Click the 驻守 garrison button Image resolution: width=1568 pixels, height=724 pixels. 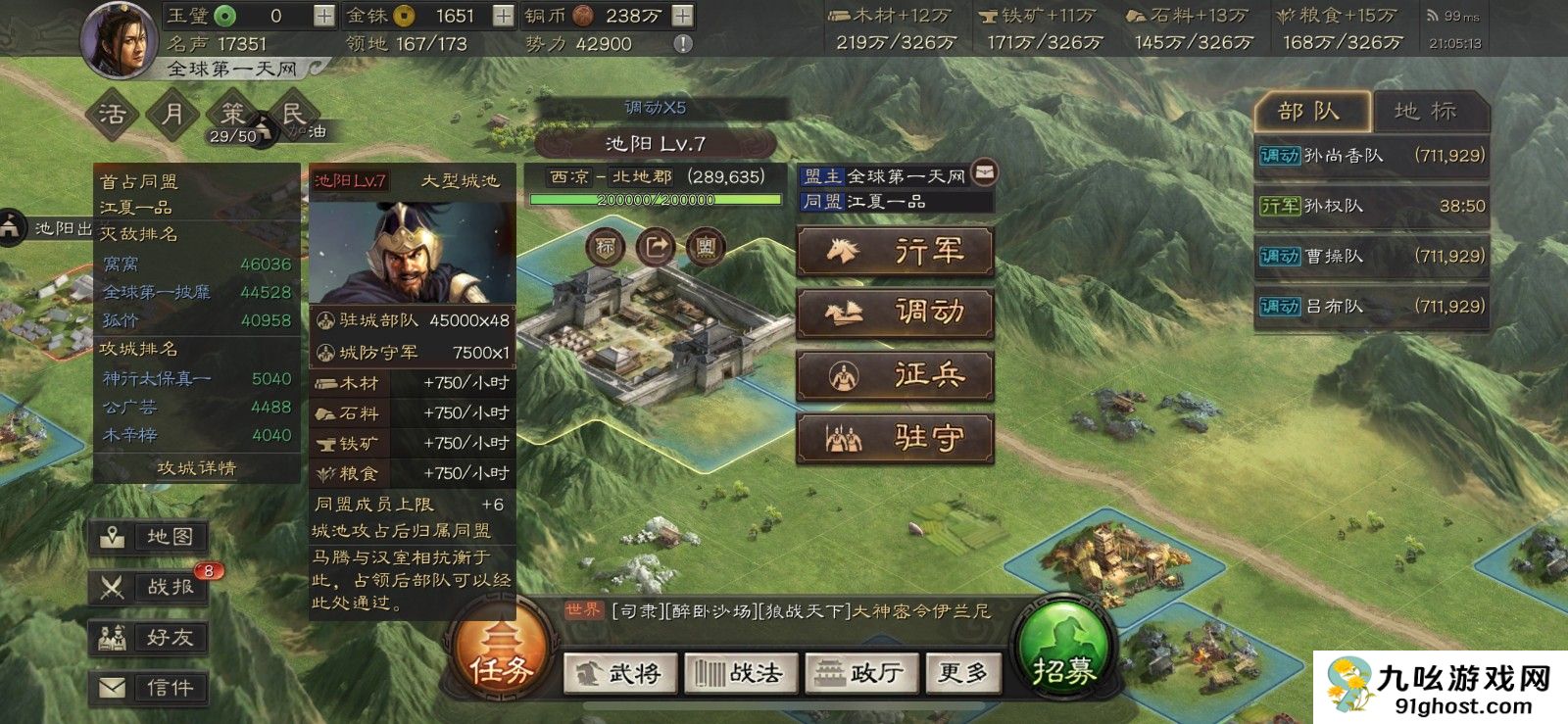coord(896,437)
